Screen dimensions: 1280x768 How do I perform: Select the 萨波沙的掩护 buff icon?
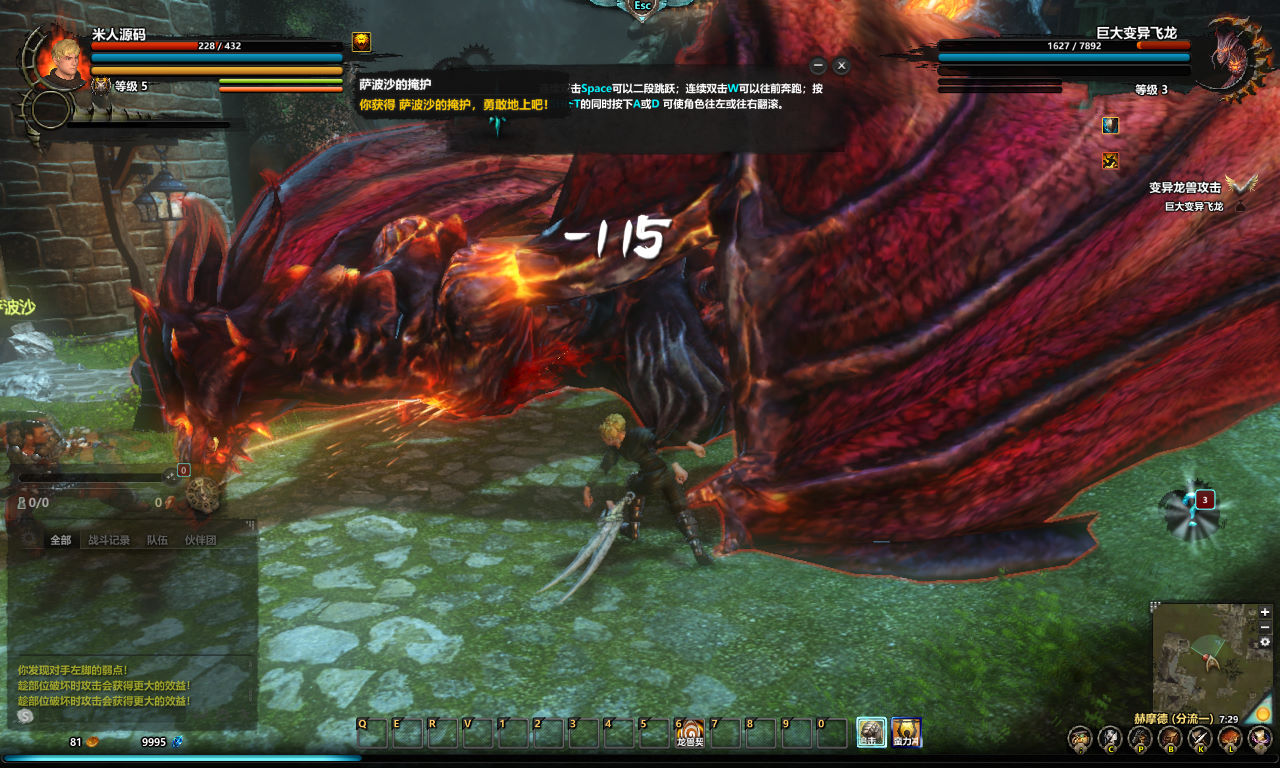click(361, 42)
